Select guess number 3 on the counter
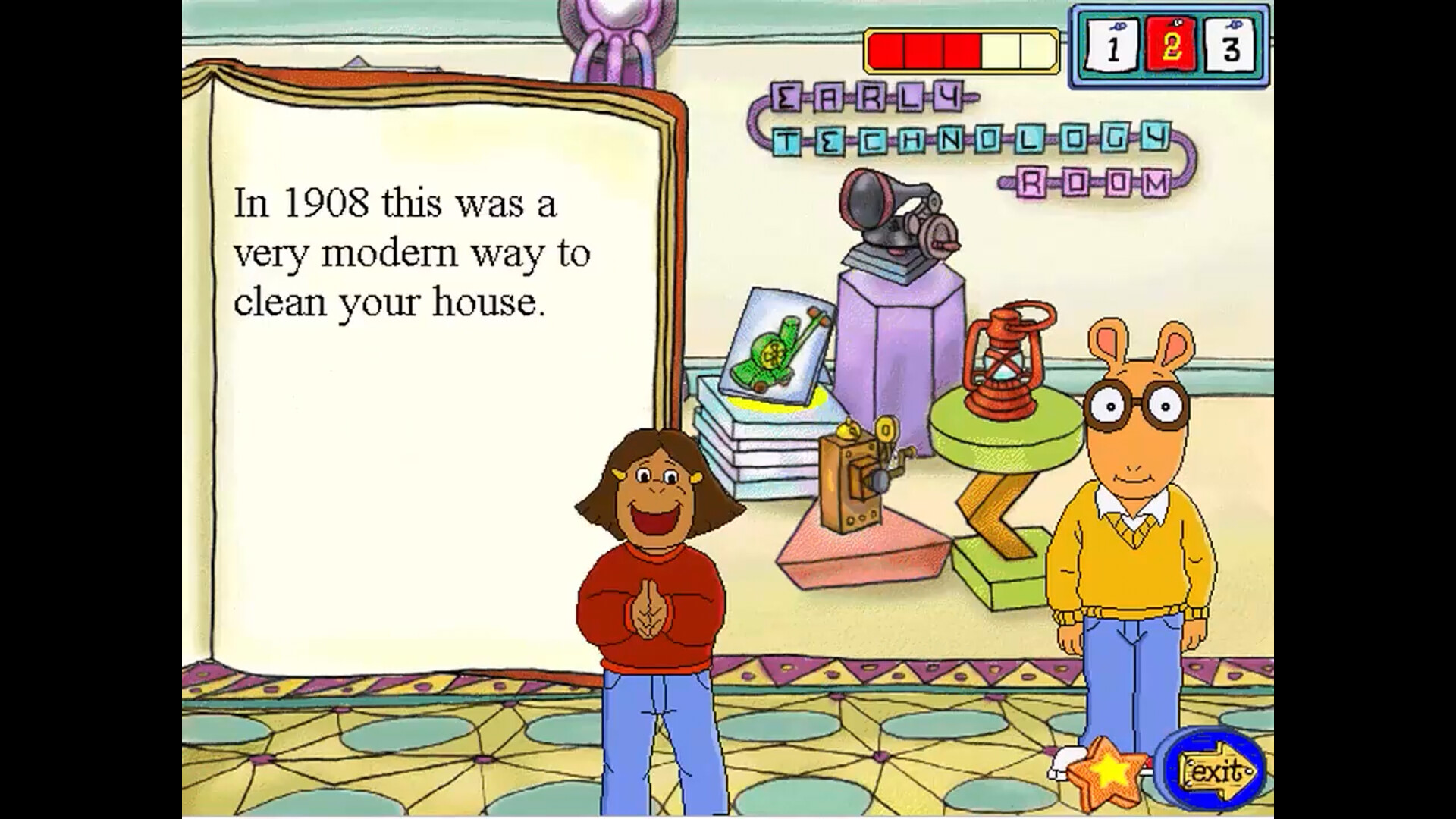 1228,45
